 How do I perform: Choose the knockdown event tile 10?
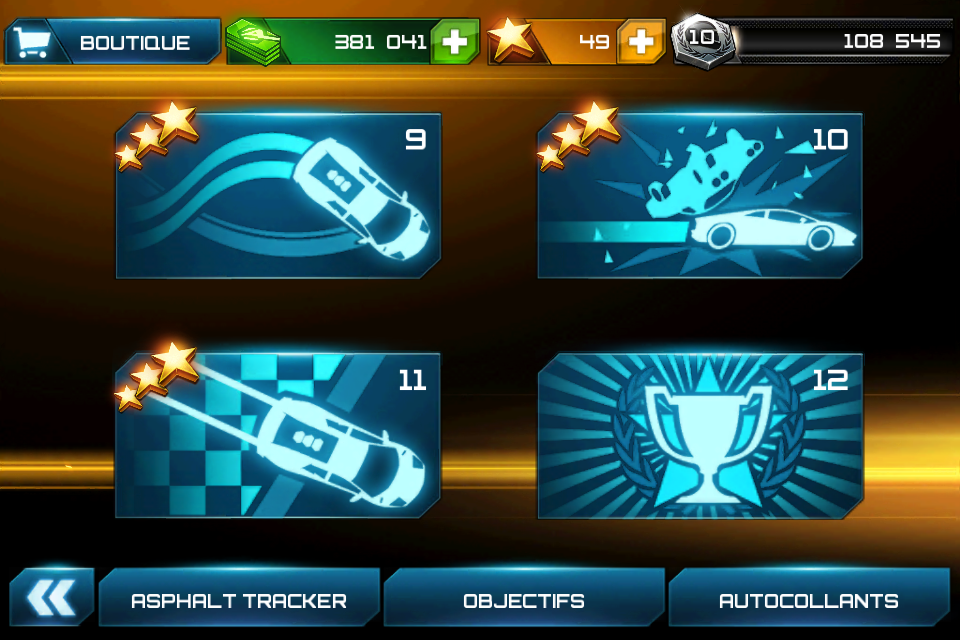700,196
